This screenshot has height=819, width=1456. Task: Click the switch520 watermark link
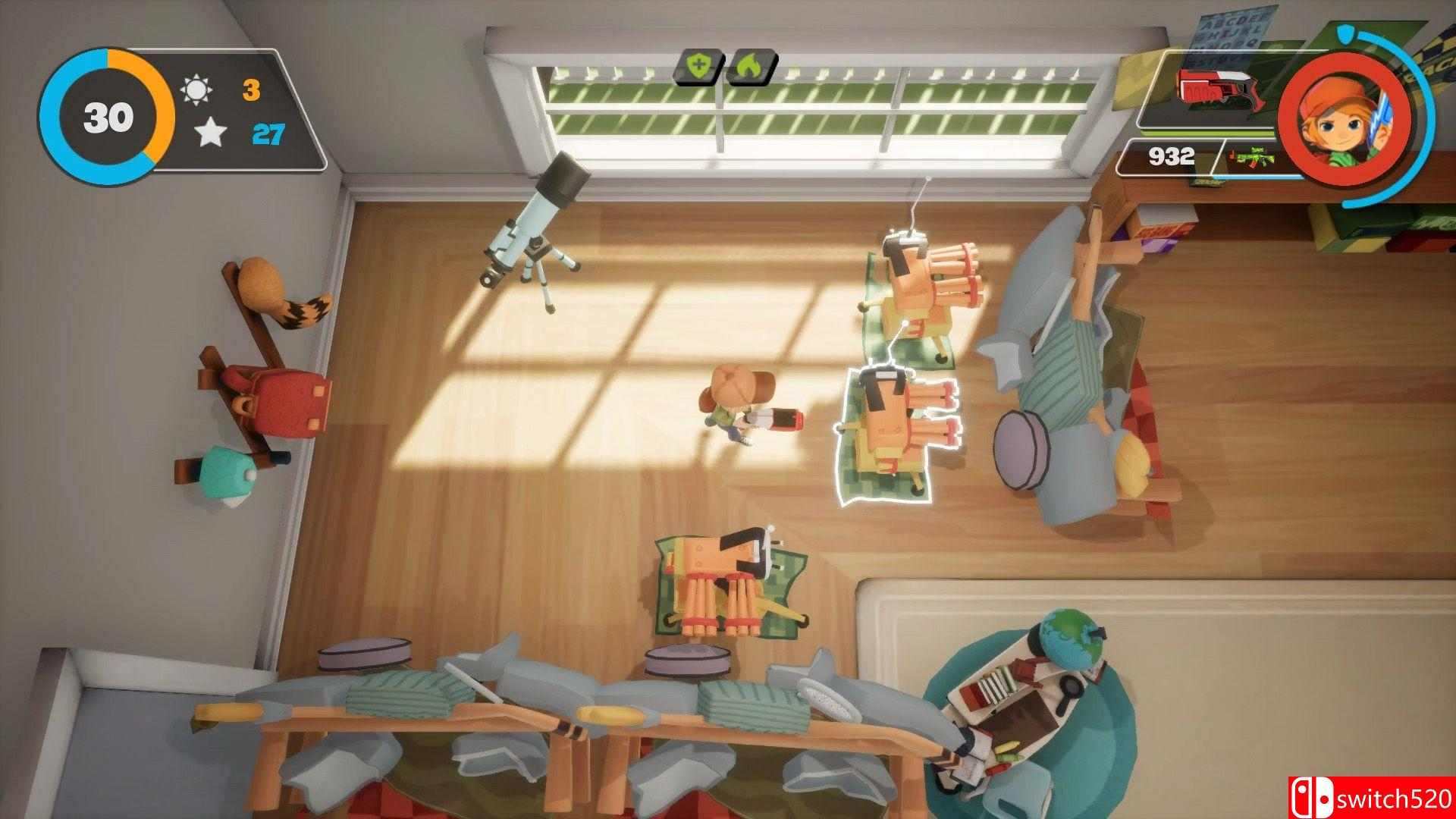1397,798
